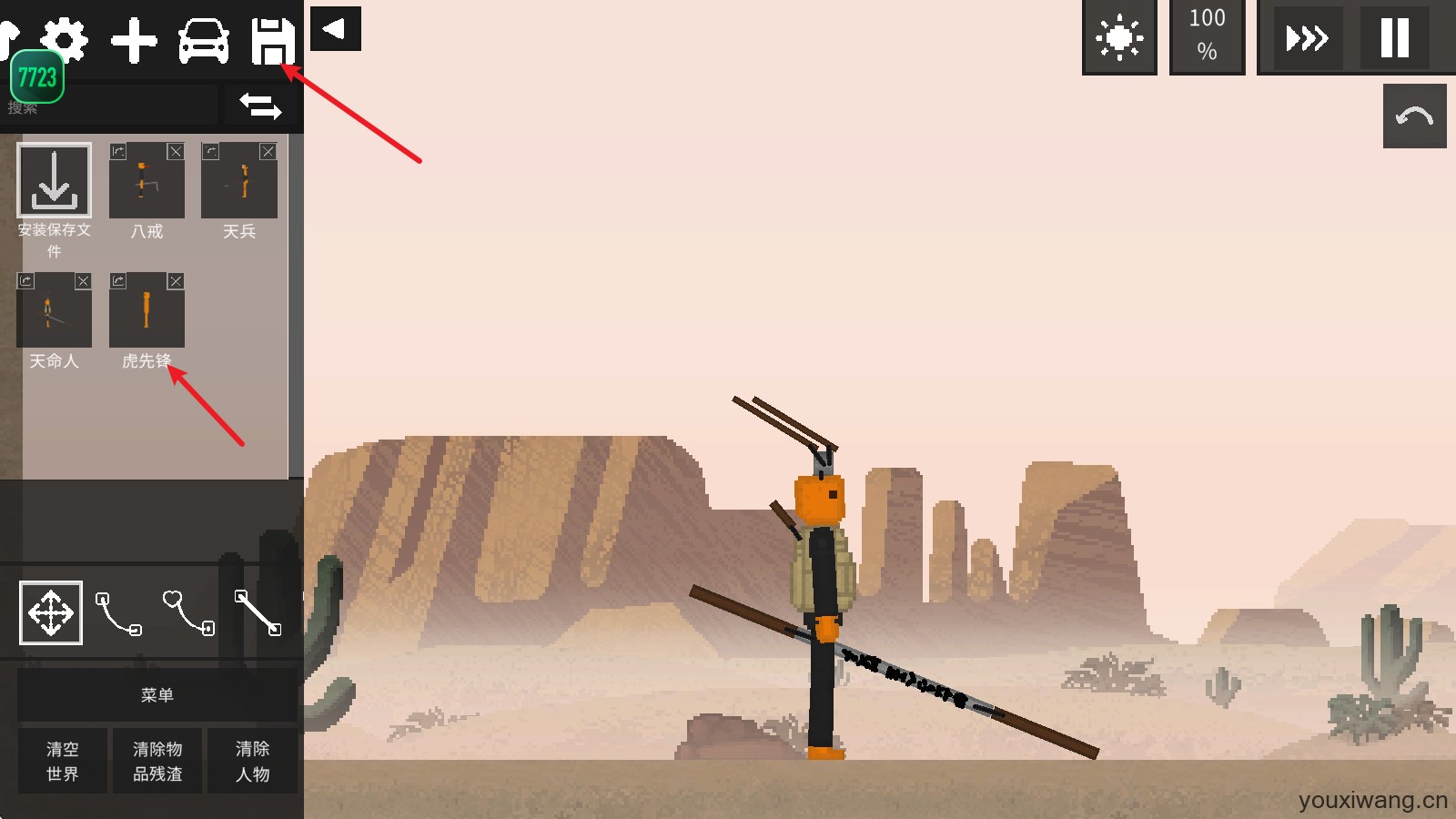Collapse the side panel with arrow
The height and width of the screenshot is (819, 1456).
[335, 29]
